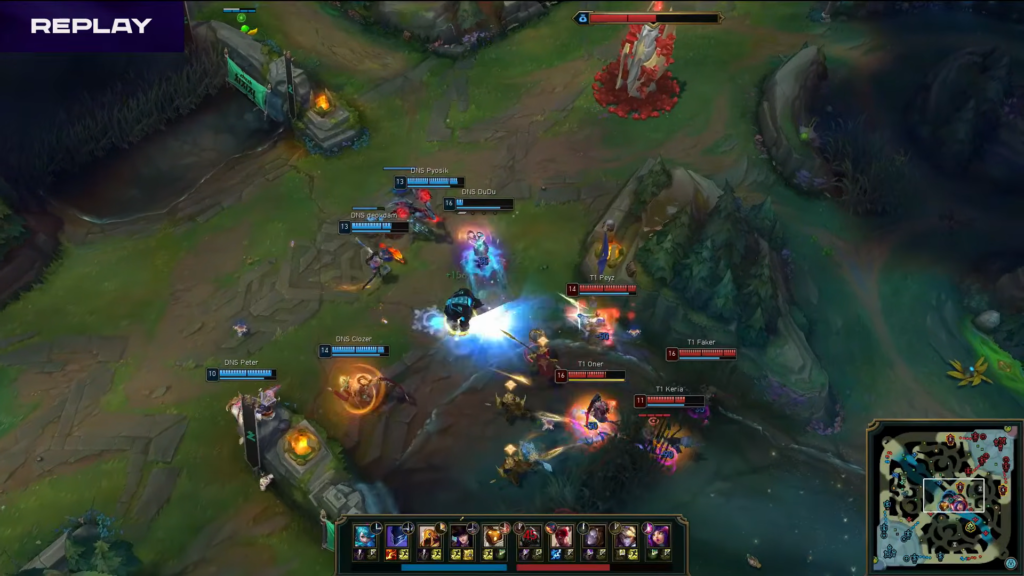The width and height of the screenshot is (1024, 576).
Task: Select the dark blue shadowy champion portrait
Action: (x=397, y=537)
